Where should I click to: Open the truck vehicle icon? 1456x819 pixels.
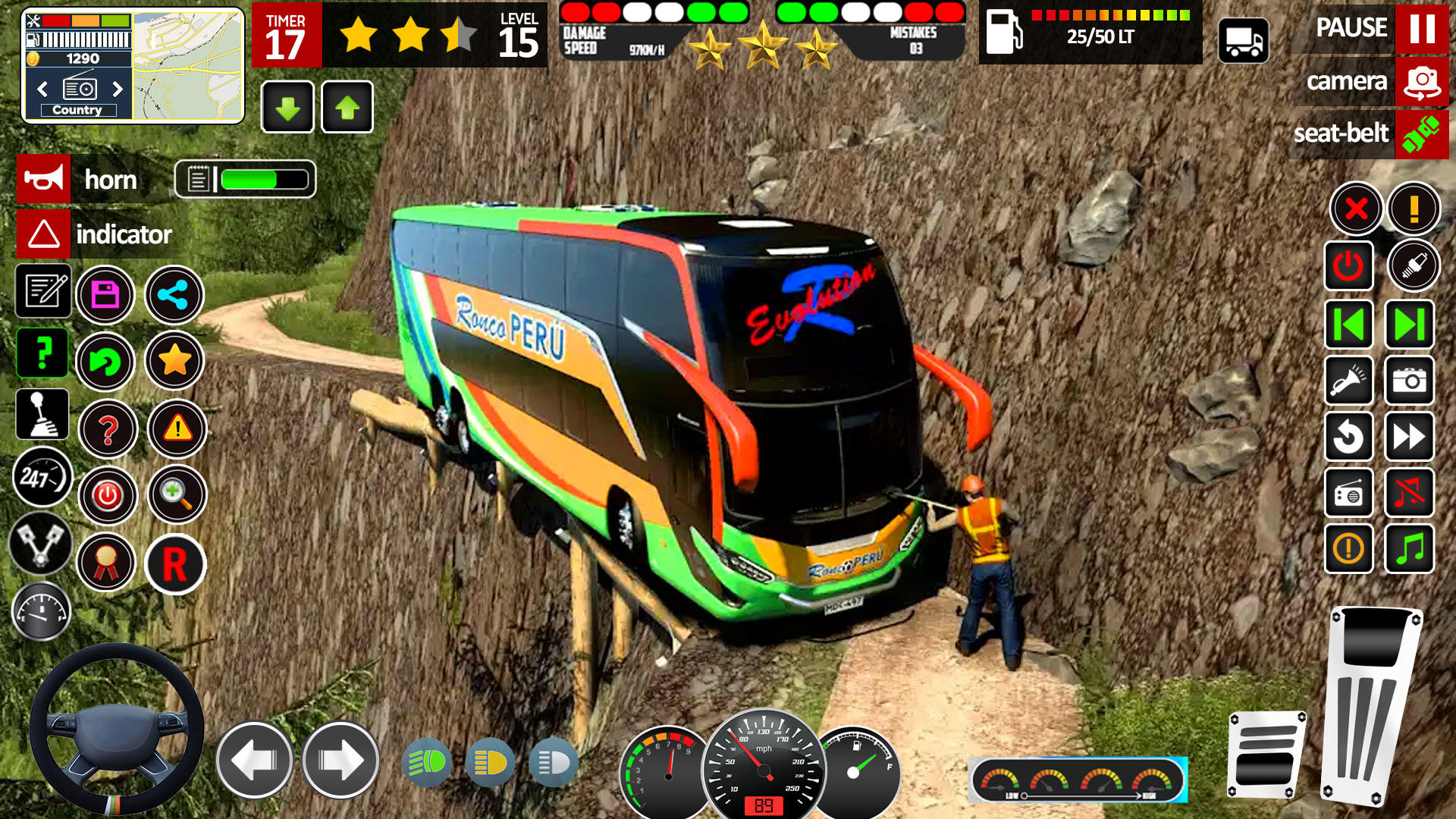[1244, 40]
